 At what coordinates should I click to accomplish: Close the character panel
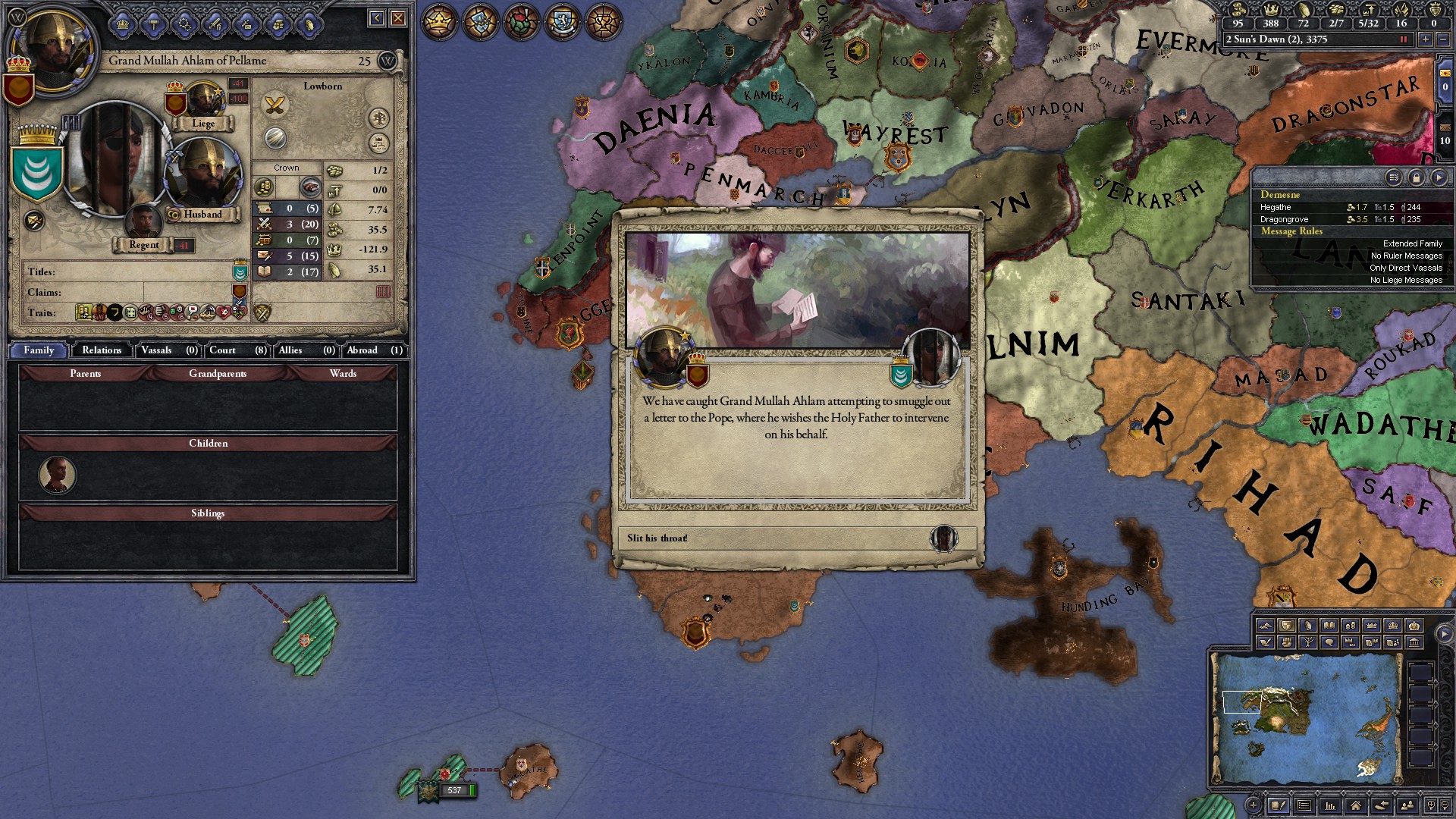coord(398,18)
